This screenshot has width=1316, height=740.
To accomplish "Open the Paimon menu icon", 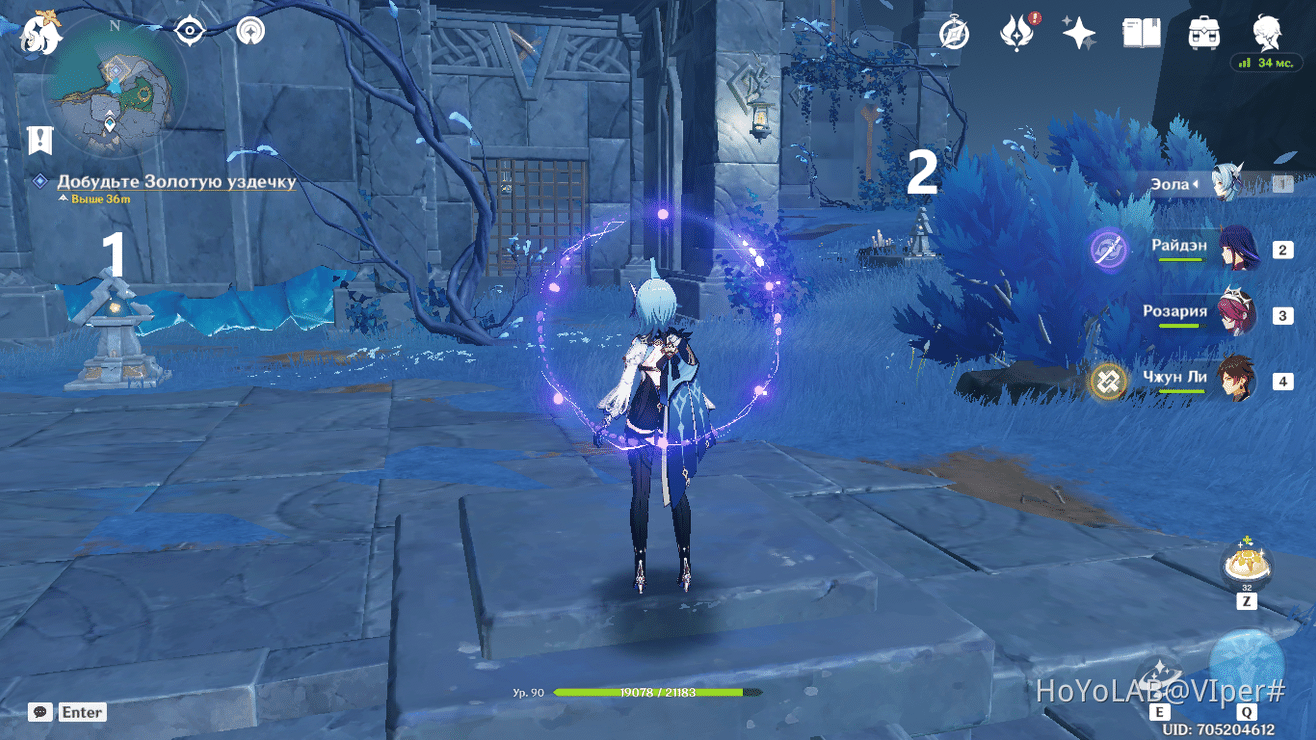I will click(41, 34).
